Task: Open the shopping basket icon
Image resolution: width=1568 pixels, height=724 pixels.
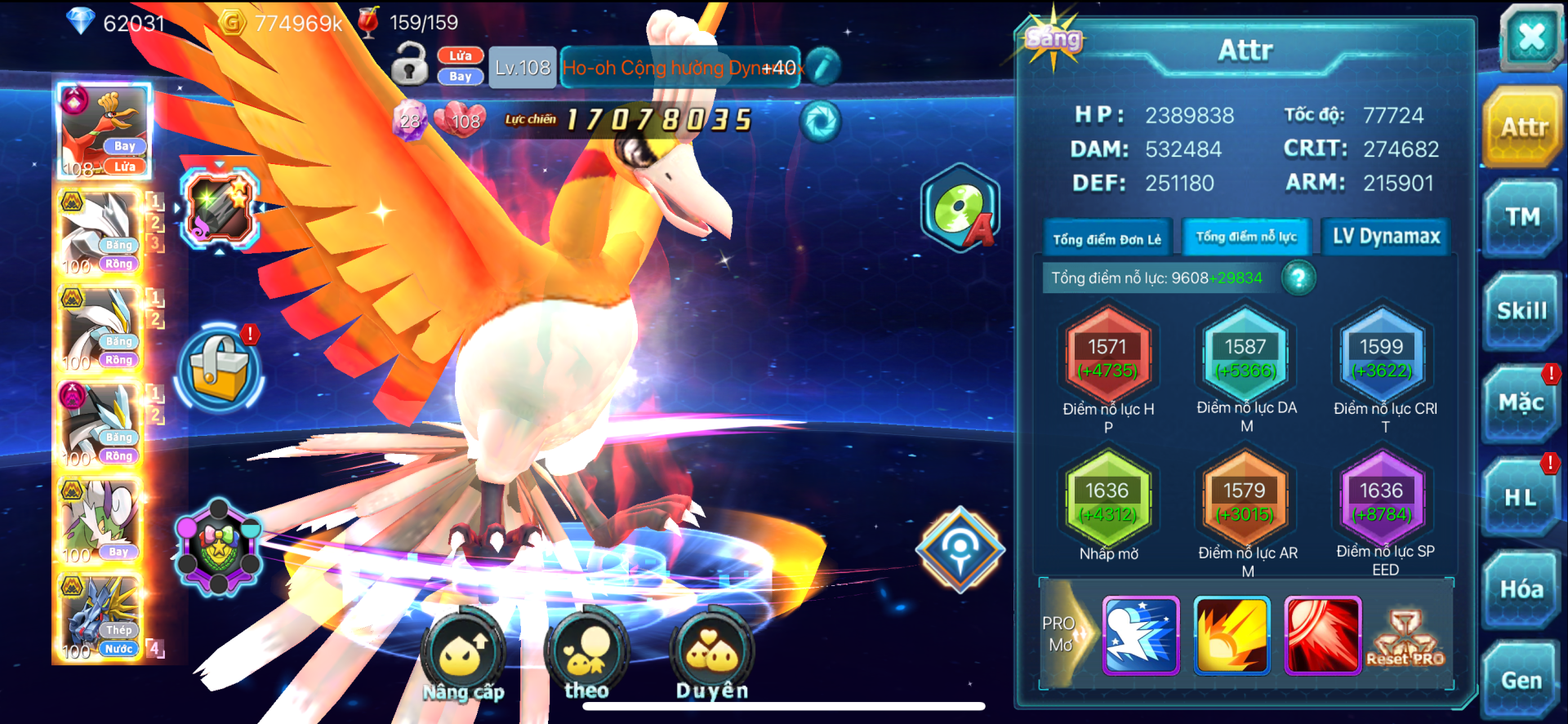Action: 219,368
